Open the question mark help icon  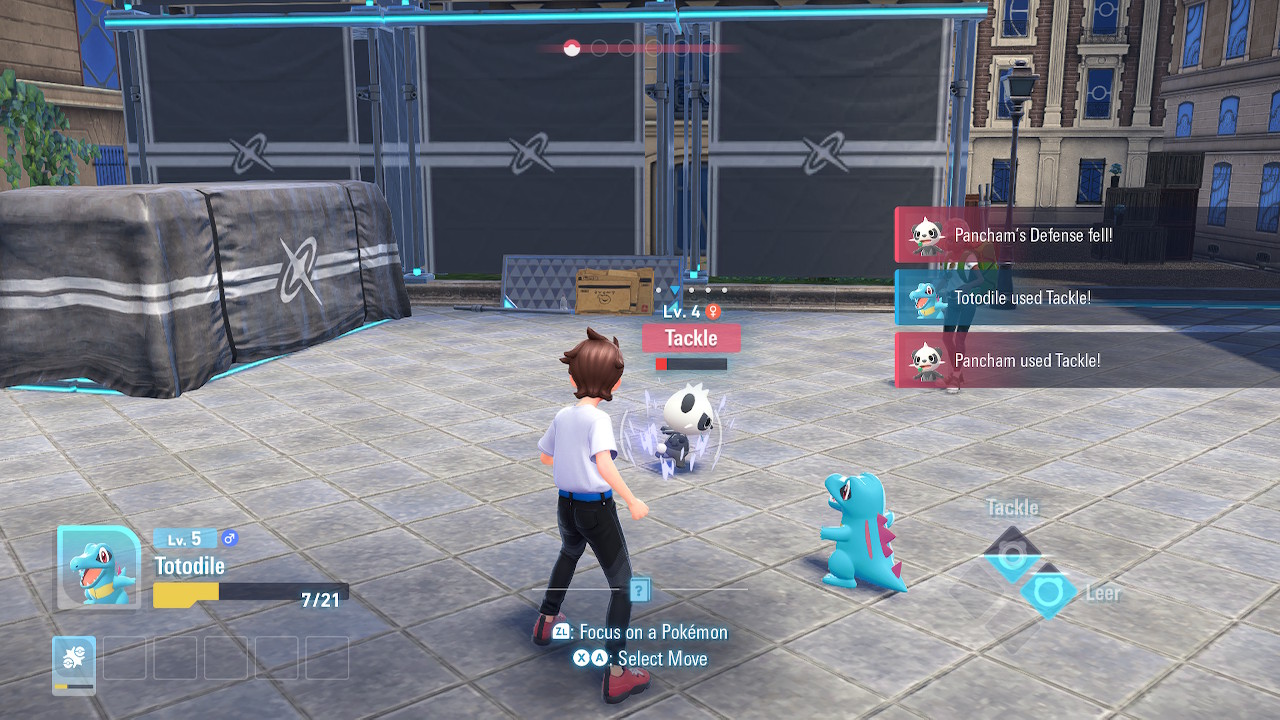coord(640,590)
